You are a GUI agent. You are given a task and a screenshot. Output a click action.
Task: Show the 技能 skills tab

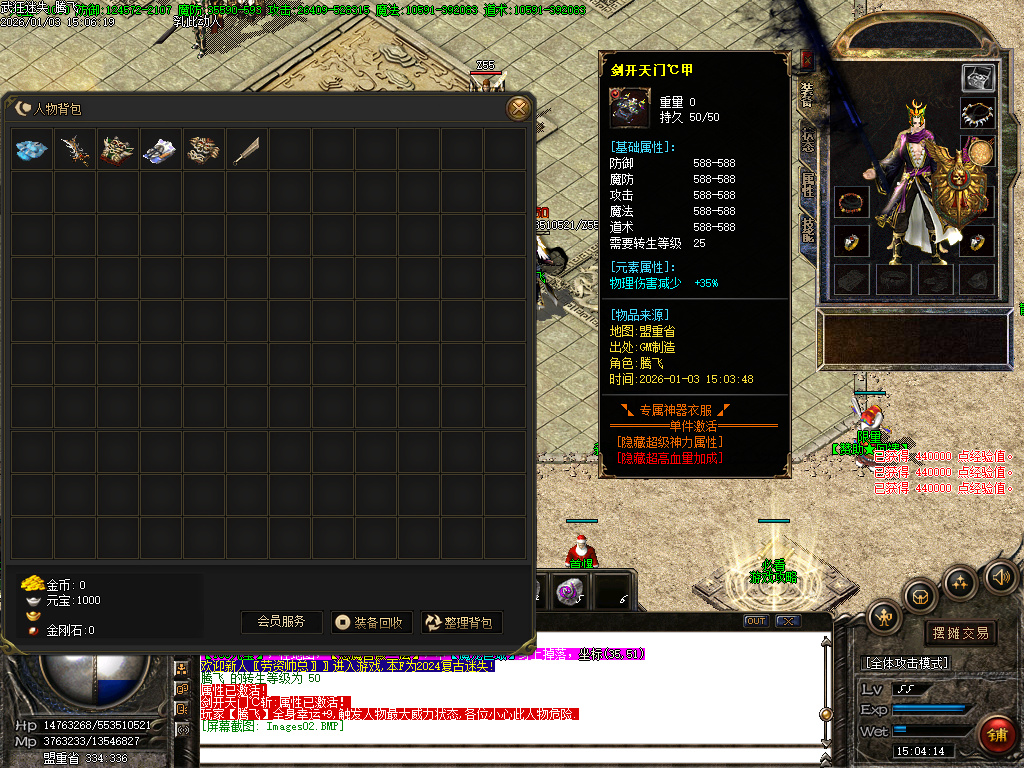point(807,230)
